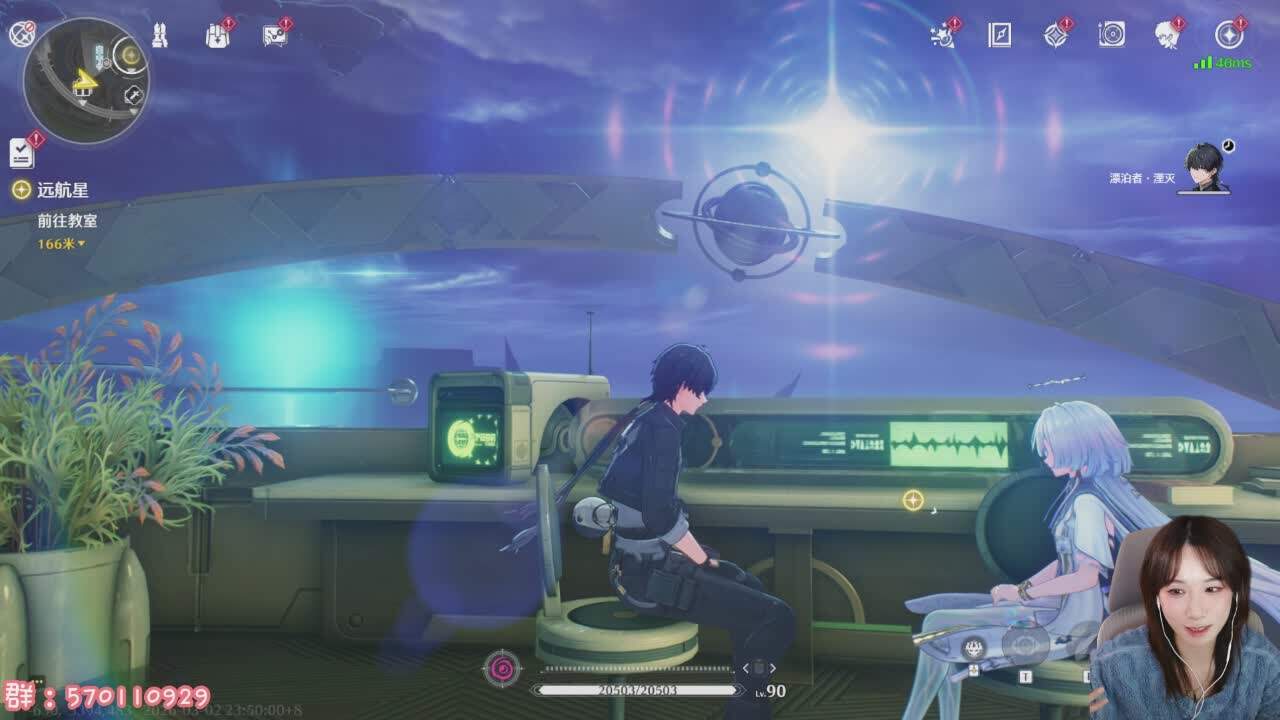Click the globe icon beside the minimap
This screenshot has width=1280, height=720.
21,35
